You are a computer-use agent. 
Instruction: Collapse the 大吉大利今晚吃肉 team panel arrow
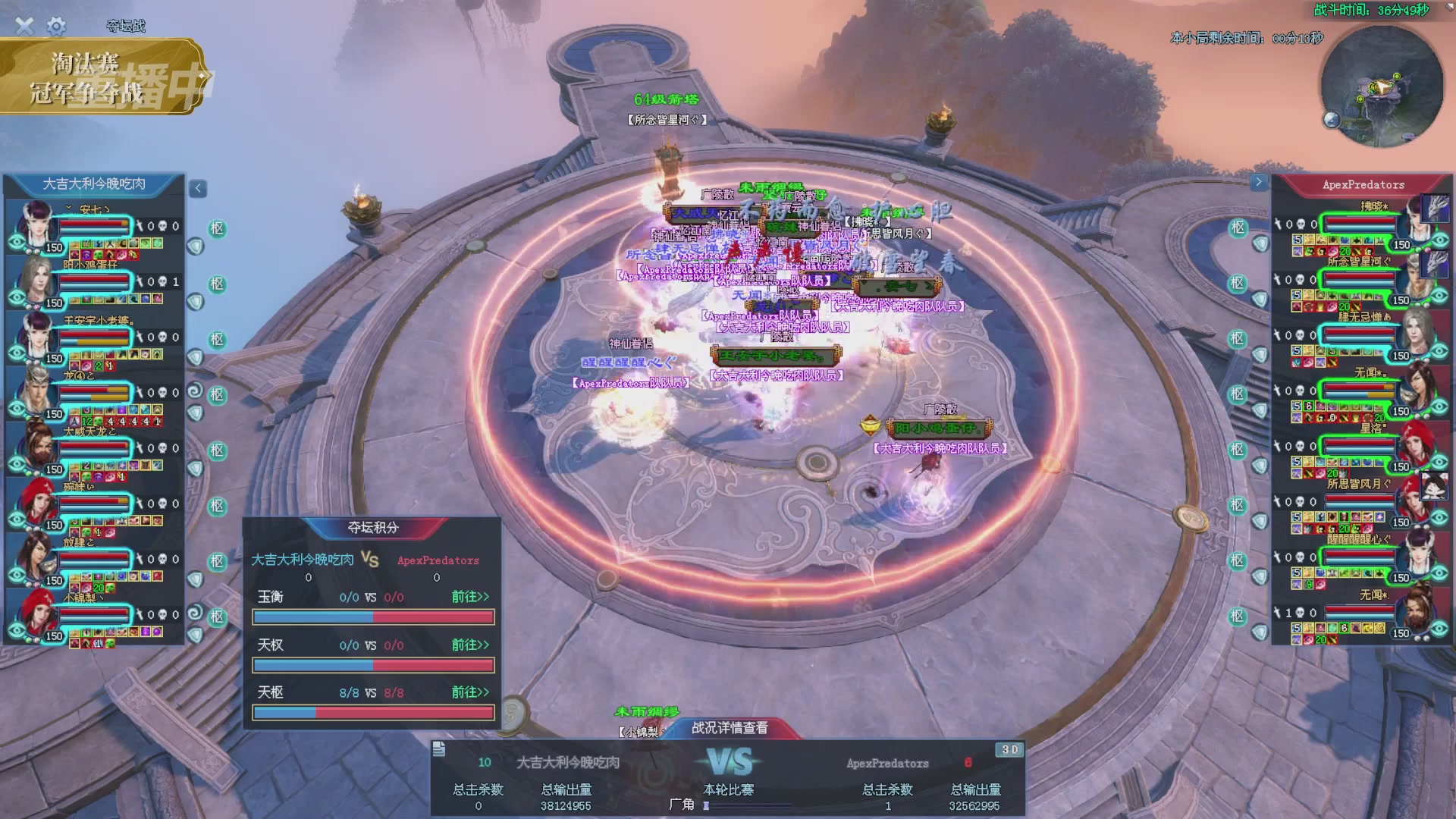pos(198,188)
